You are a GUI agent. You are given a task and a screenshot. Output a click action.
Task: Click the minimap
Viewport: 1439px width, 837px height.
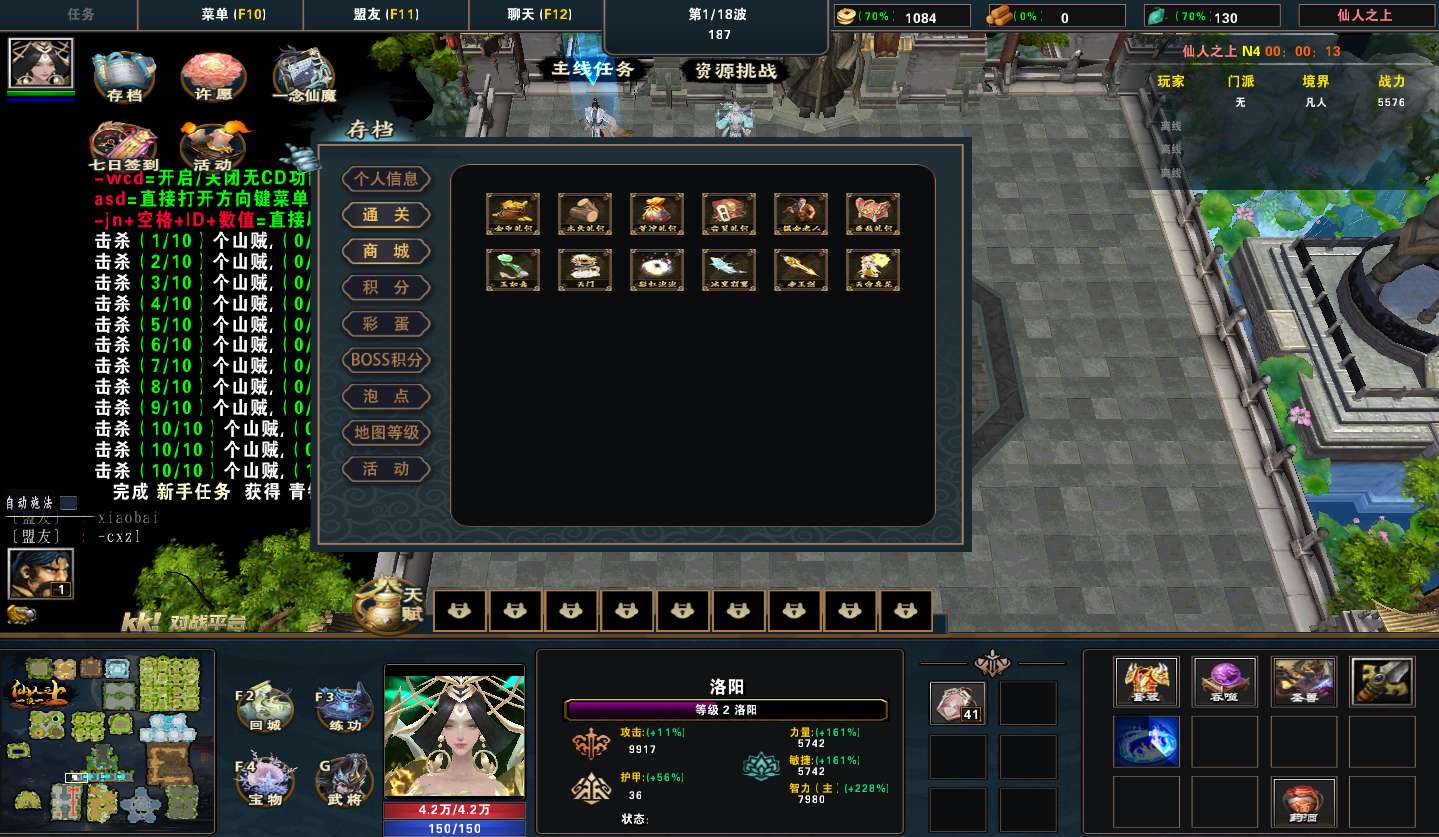click(x=108, y=741)
